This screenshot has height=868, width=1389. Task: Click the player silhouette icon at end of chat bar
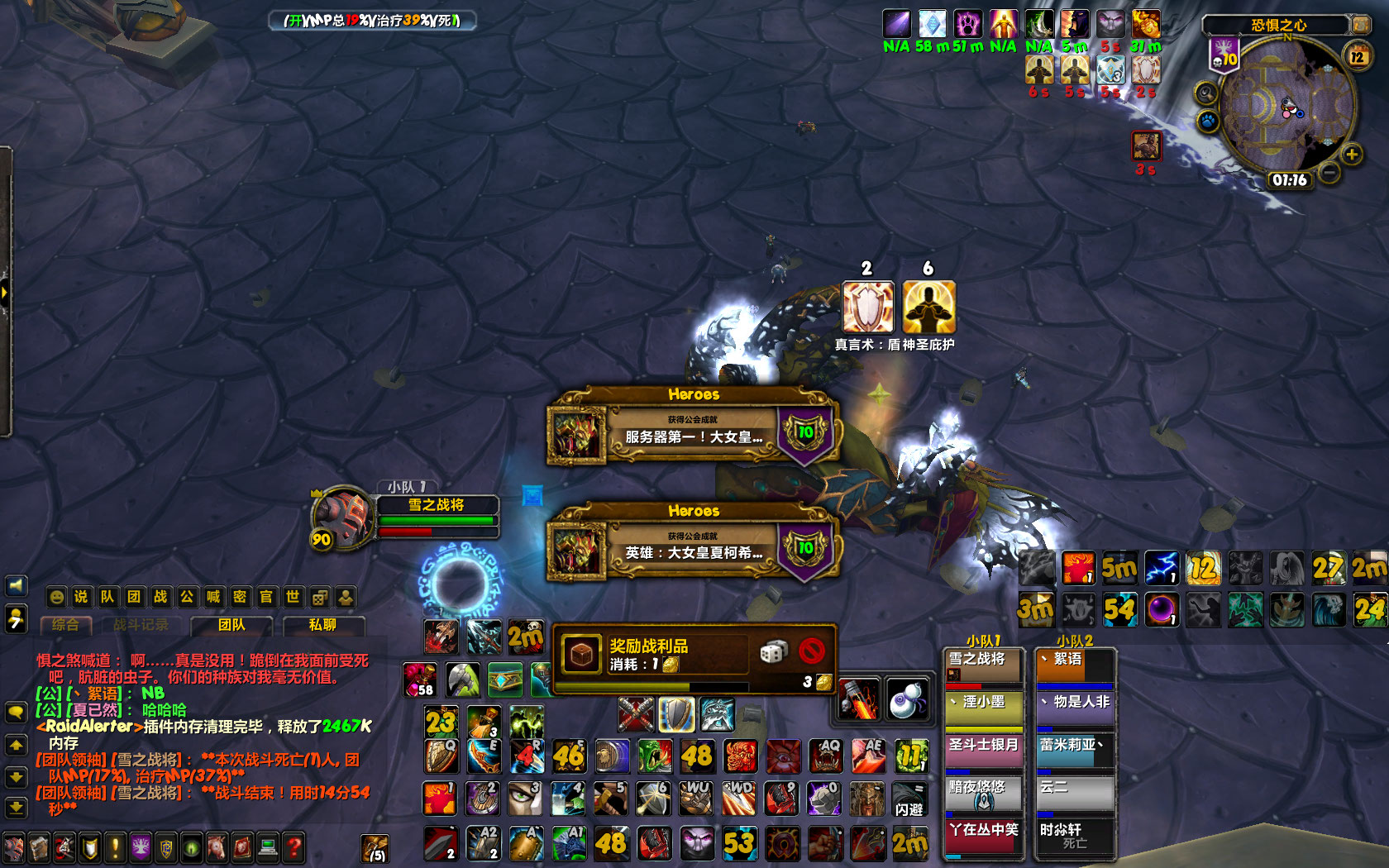coord(346,597)
